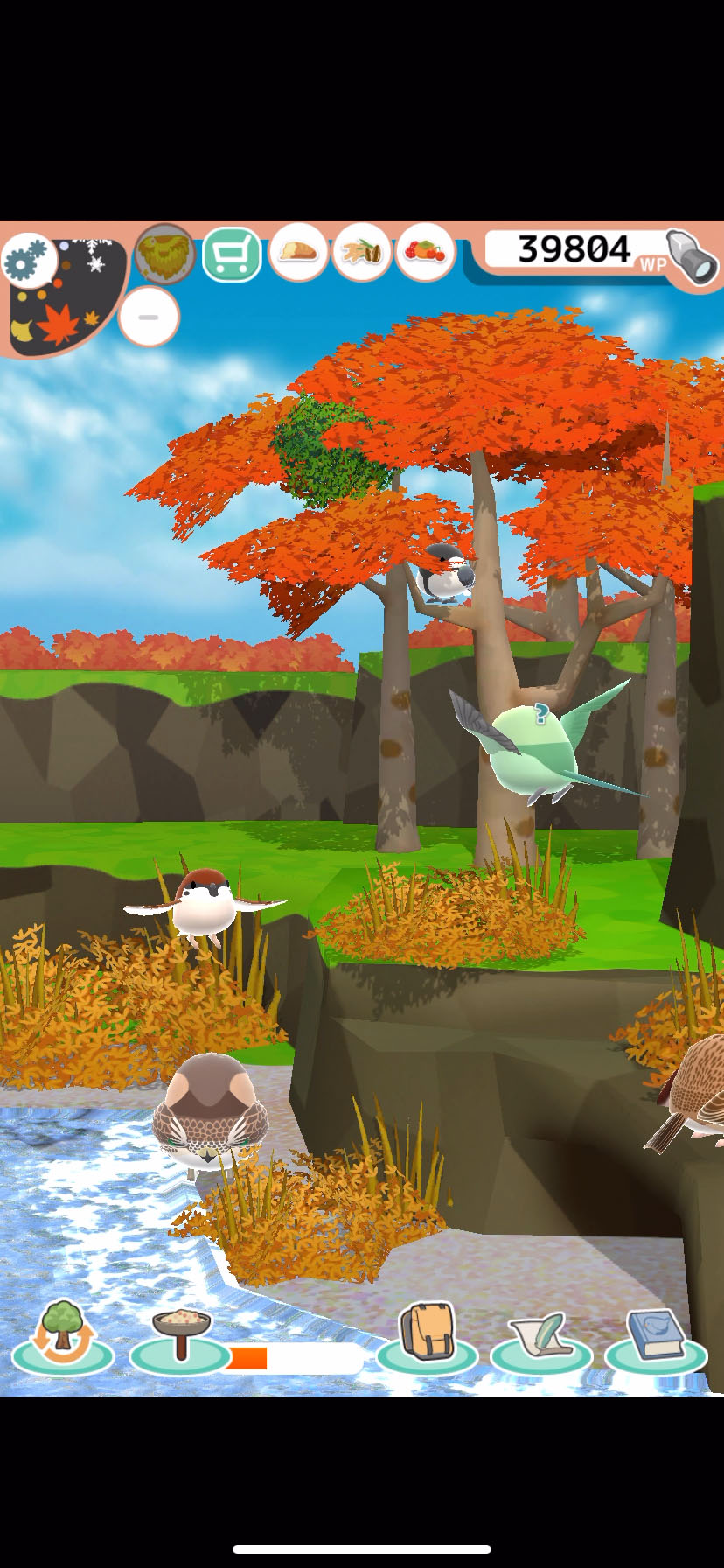Open the shopping cart store
Screen dimensions: 724x1568
[x=232, y=255]
